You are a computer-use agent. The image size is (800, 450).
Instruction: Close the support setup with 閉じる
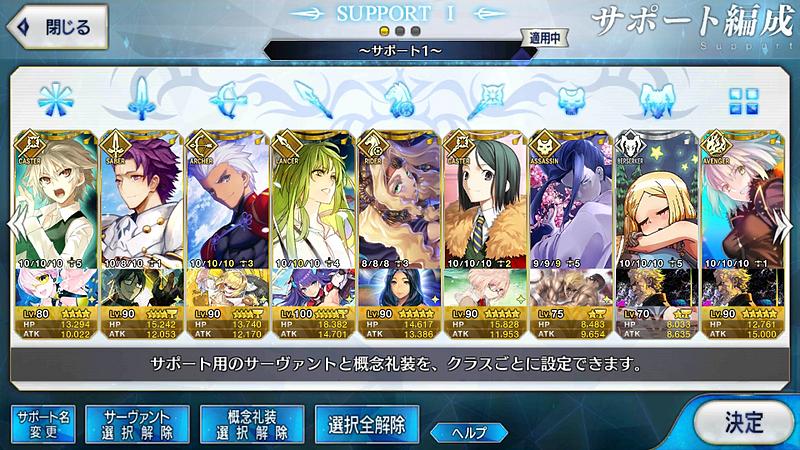pyautogui.click(x=60, y=27)
